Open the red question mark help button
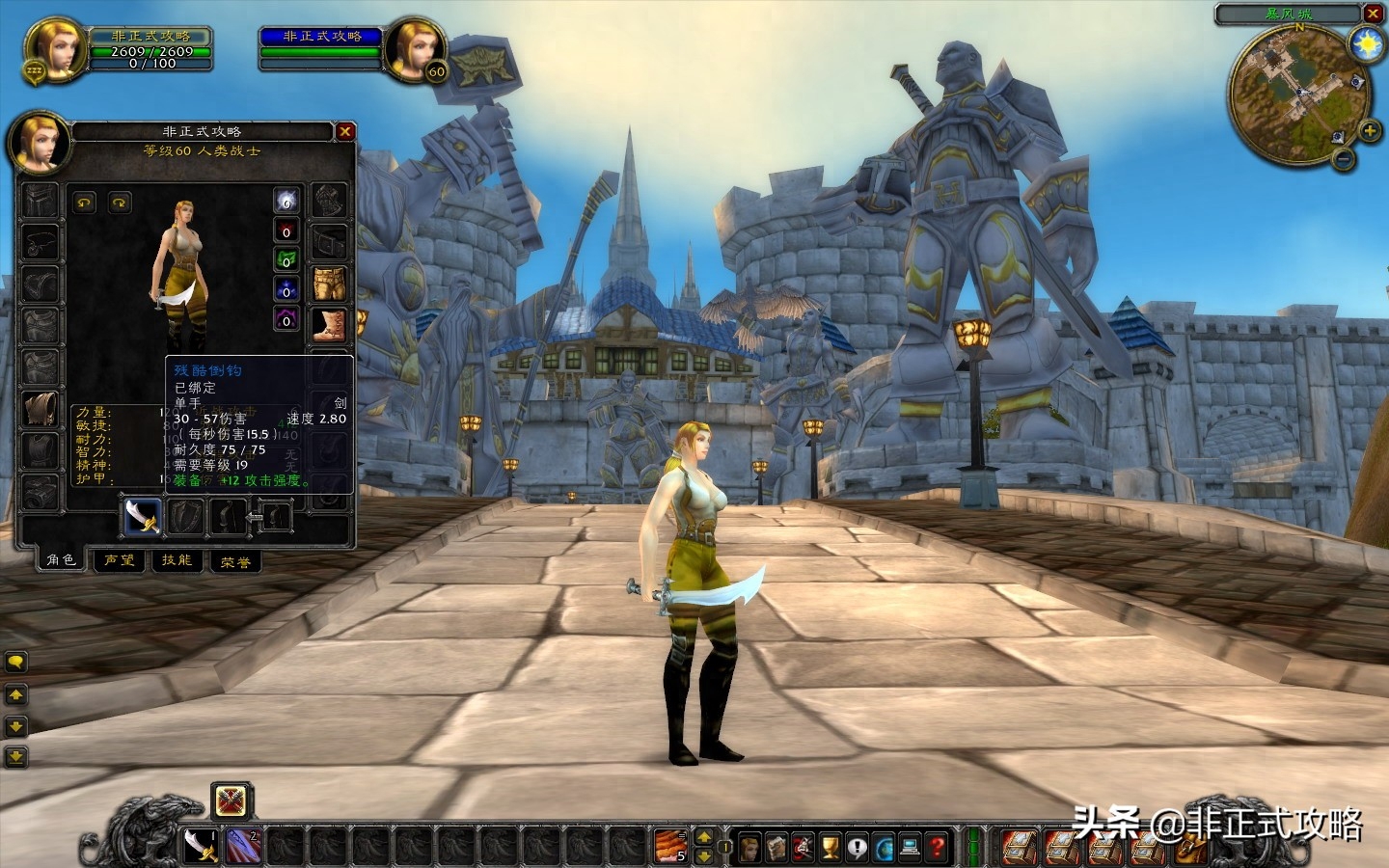This screenshot has height=868, width=1389. point(937,848)
